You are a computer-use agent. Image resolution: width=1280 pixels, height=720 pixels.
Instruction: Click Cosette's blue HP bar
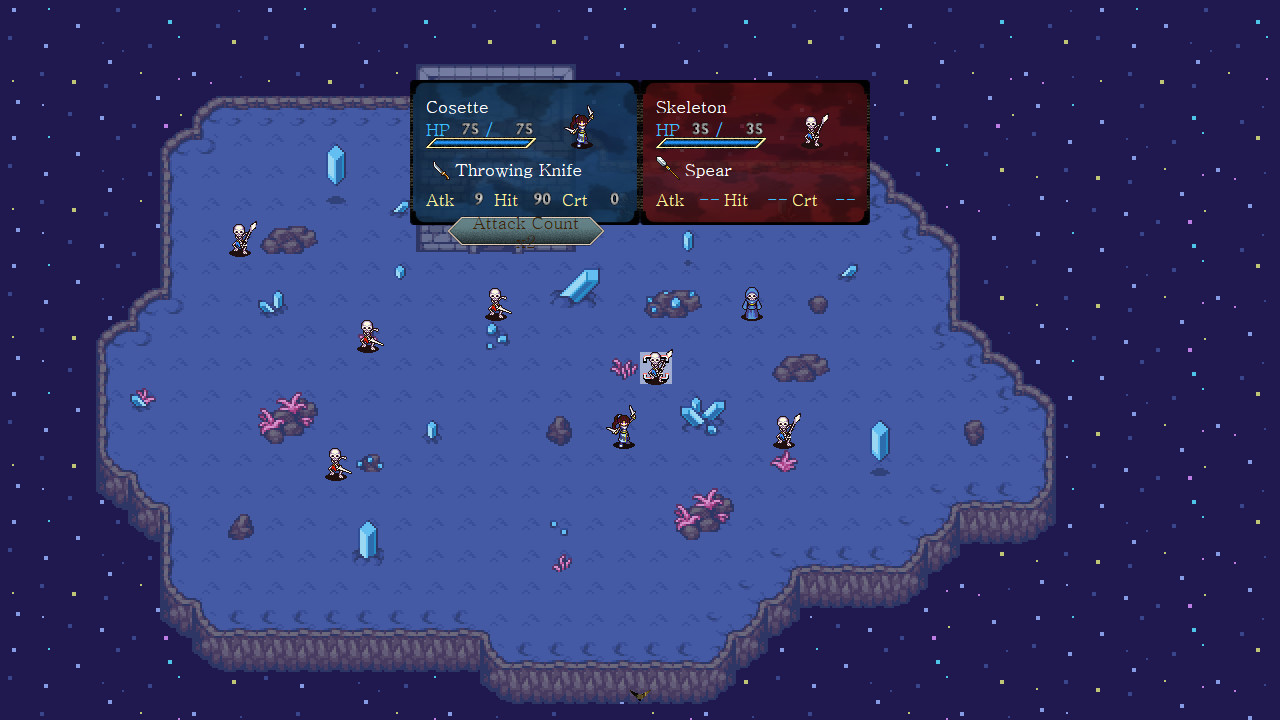pos(480,141)
